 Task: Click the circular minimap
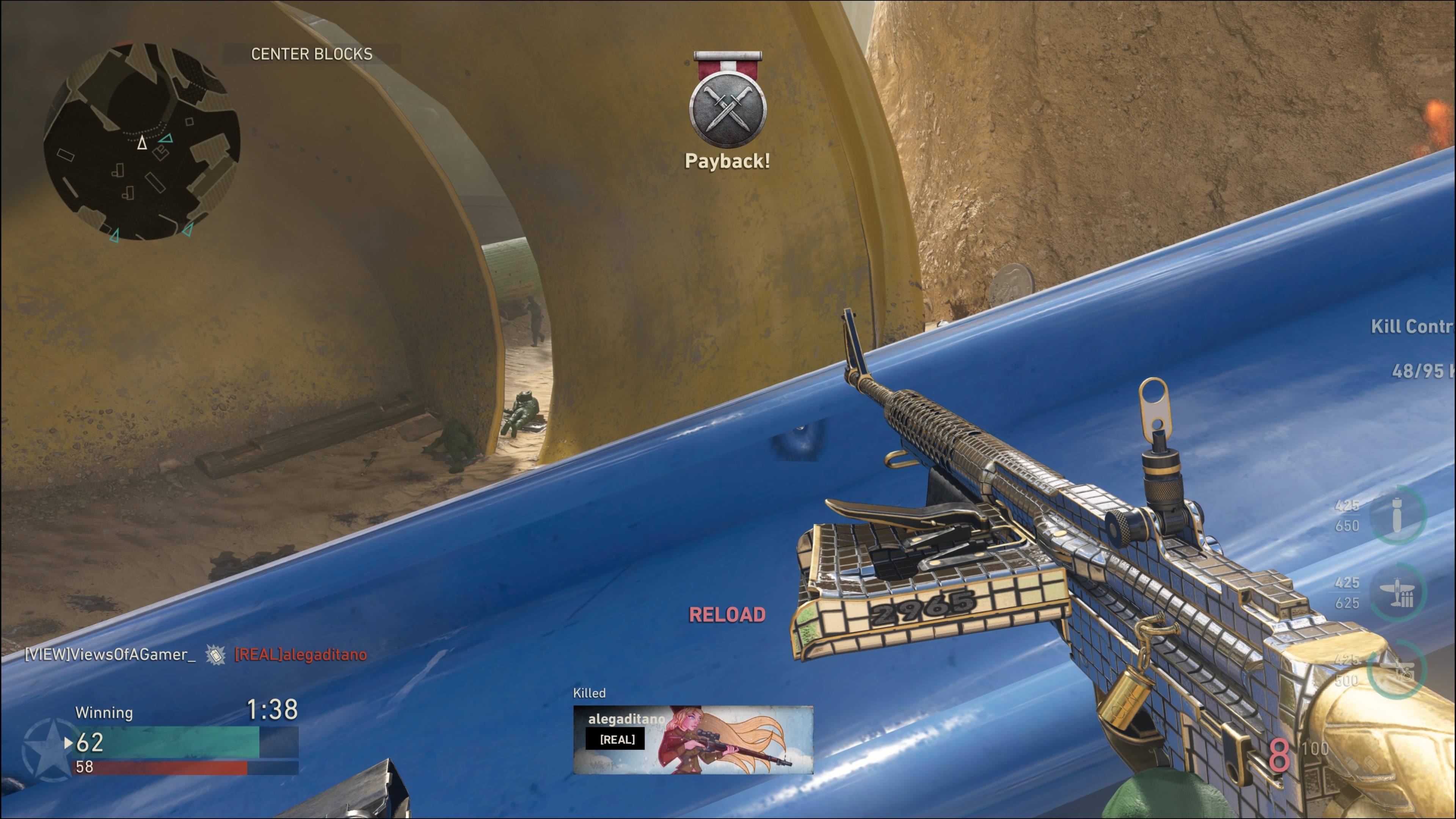142,141
